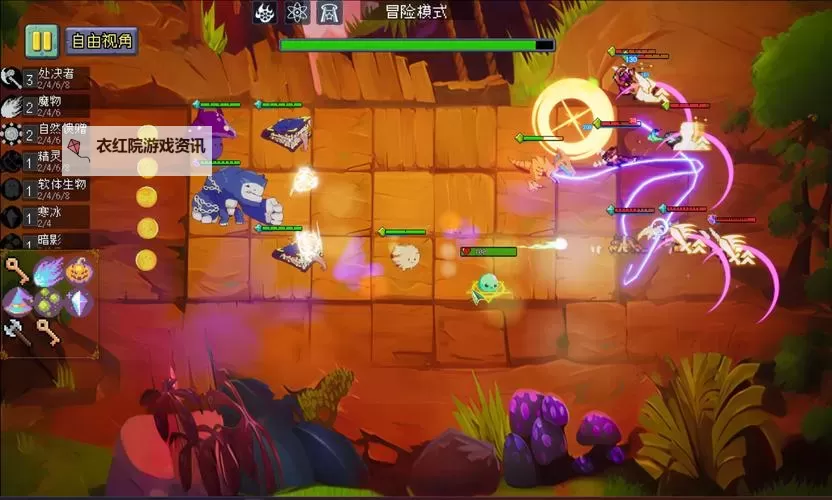
Task: View the 软体生物 synergy entry
Action: tap(46, 188)
